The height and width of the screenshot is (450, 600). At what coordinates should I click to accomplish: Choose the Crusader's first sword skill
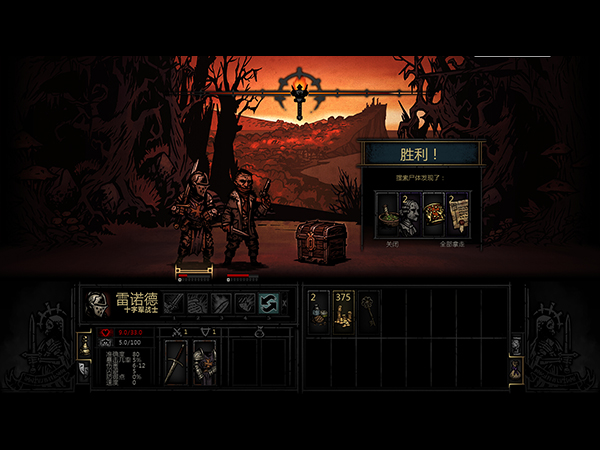coord(174,302)
